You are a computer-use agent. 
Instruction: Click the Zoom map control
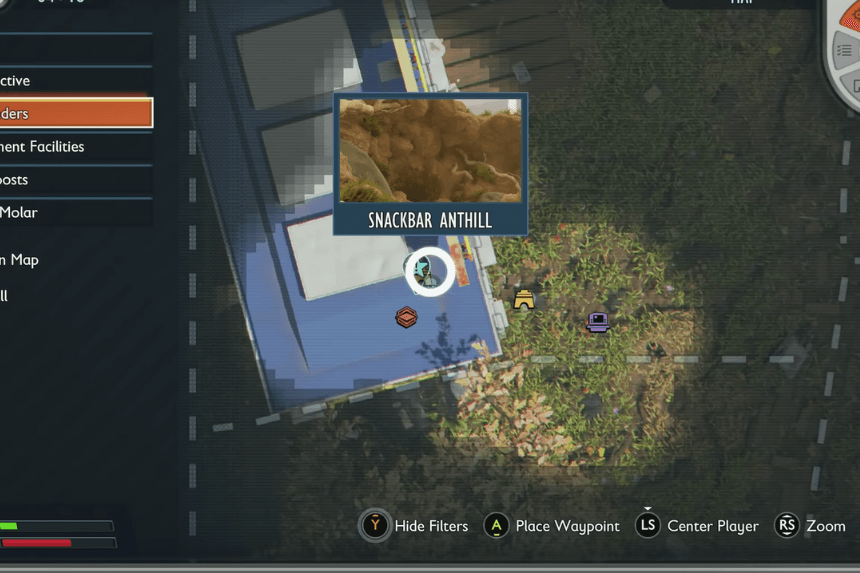tap(813, 526)
